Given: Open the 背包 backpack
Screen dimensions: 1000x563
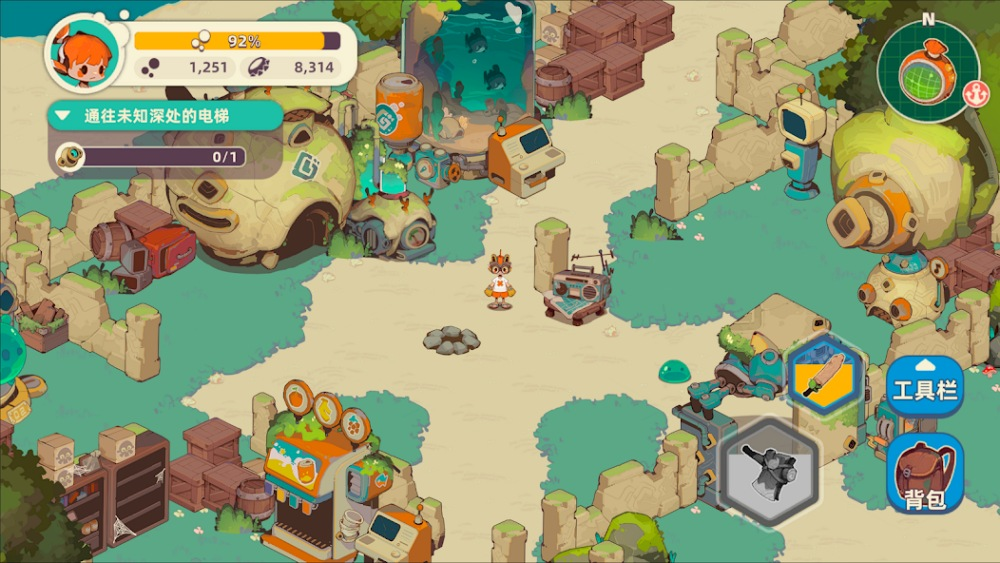Looking at the screenshot, I should pos(925,473).
